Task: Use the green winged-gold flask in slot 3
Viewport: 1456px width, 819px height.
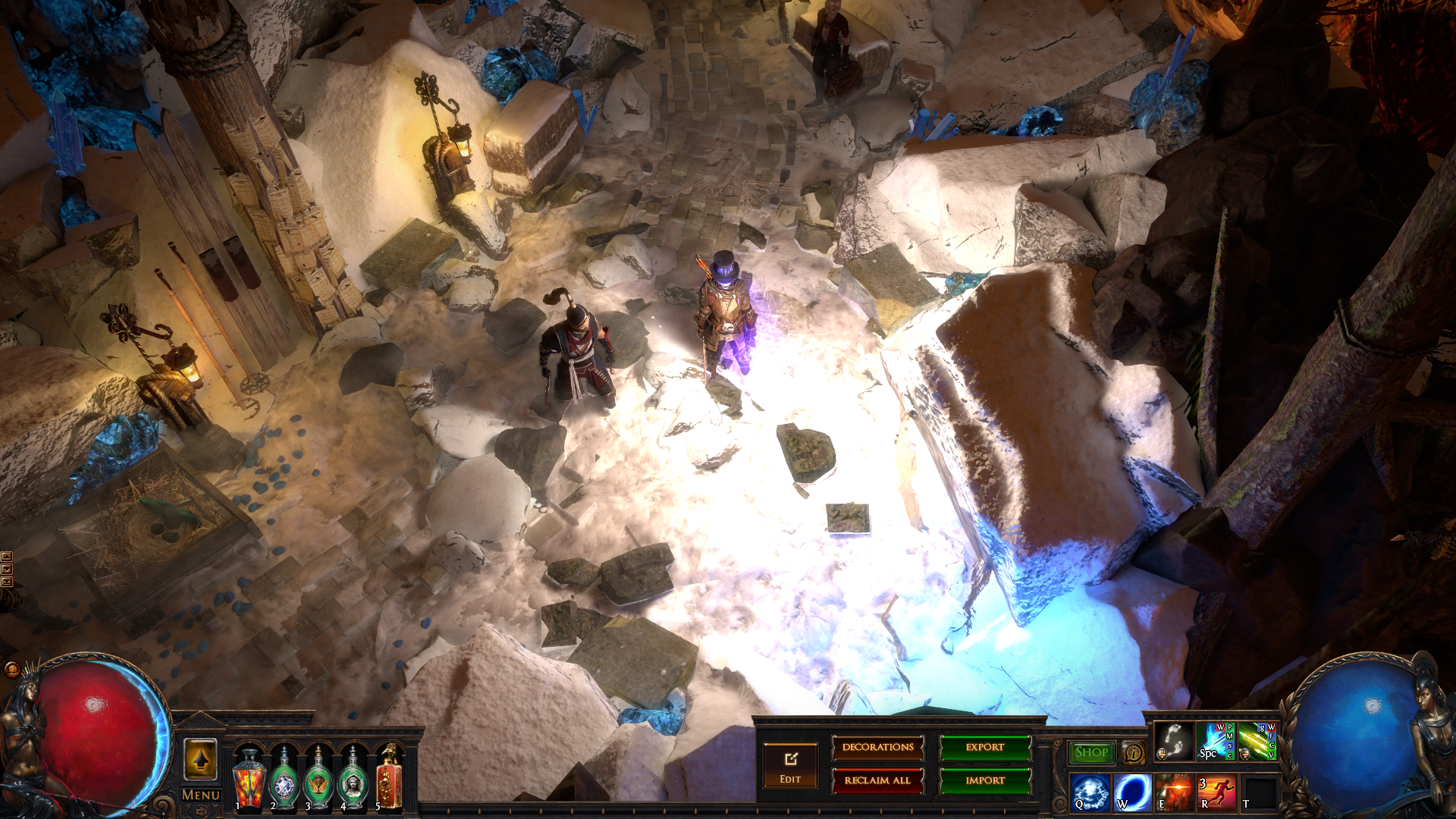Action: [318, 779]
